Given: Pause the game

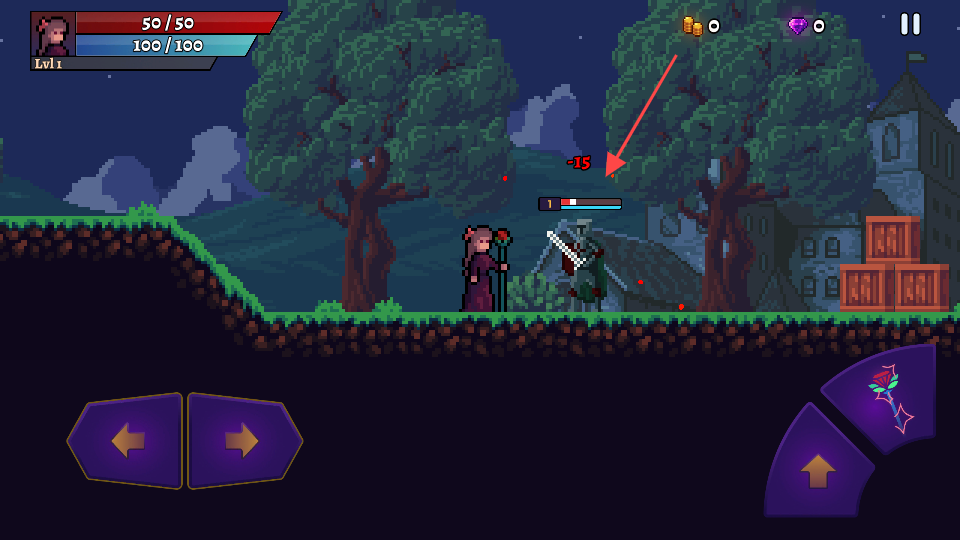Looking at the screenshot, I should pyautogui.click(x=910, y=24).
